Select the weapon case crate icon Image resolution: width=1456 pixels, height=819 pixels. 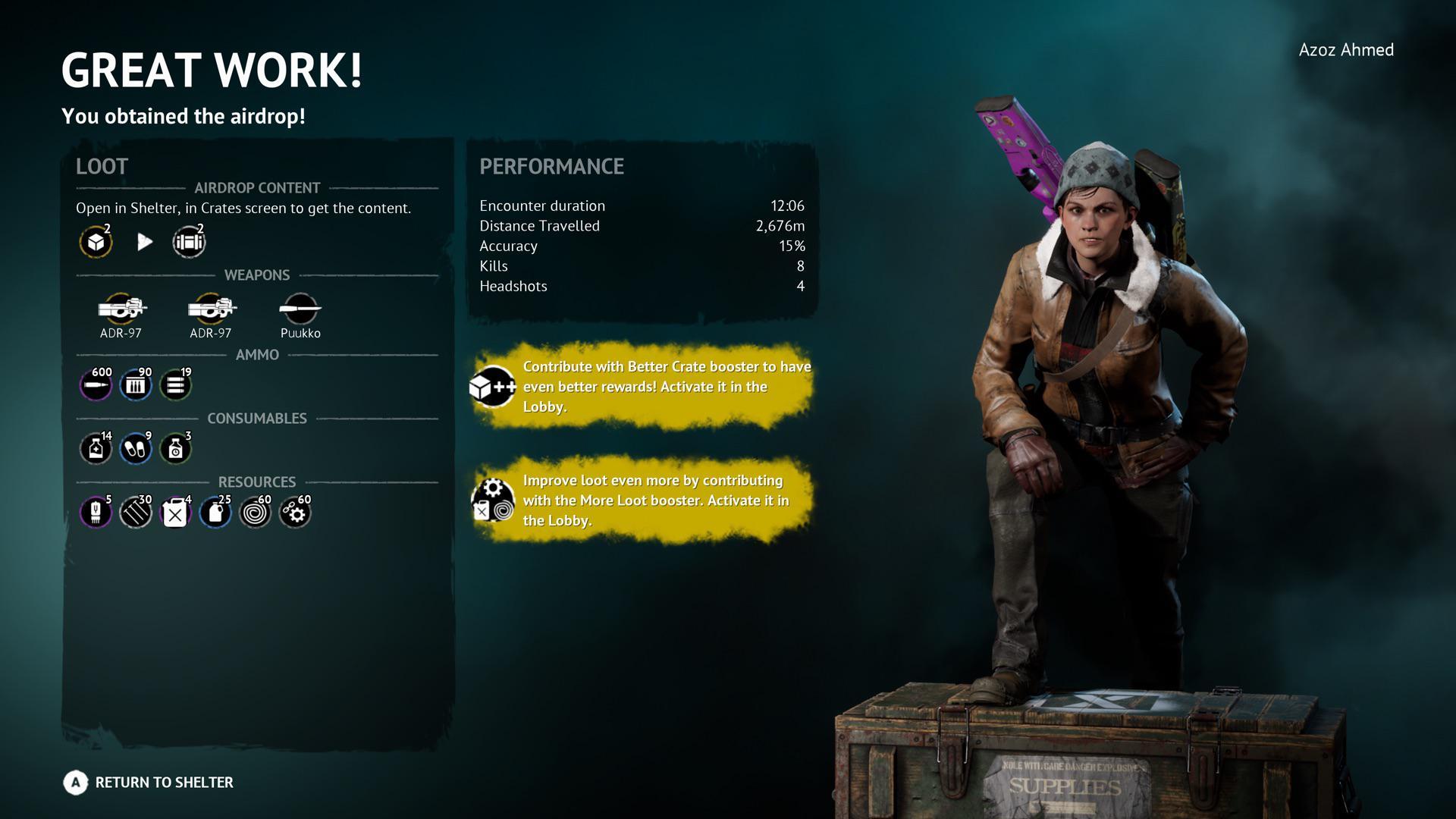tap(189, 243)
